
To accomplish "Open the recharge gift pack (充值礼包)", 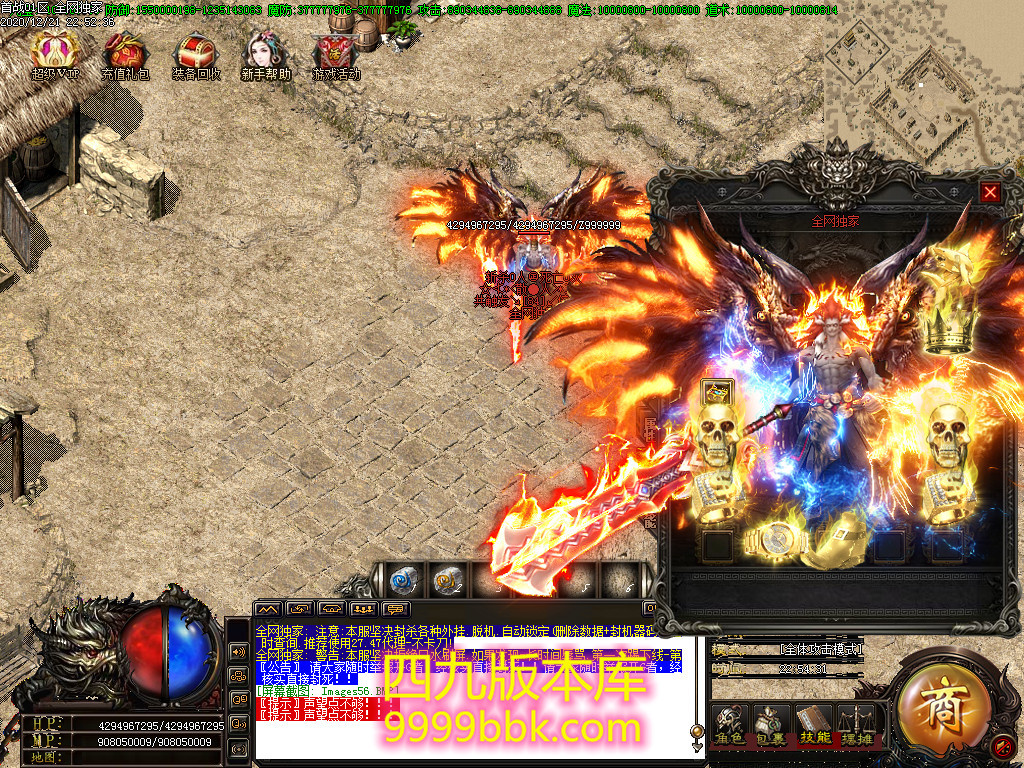I will click(x=125, y=53).
